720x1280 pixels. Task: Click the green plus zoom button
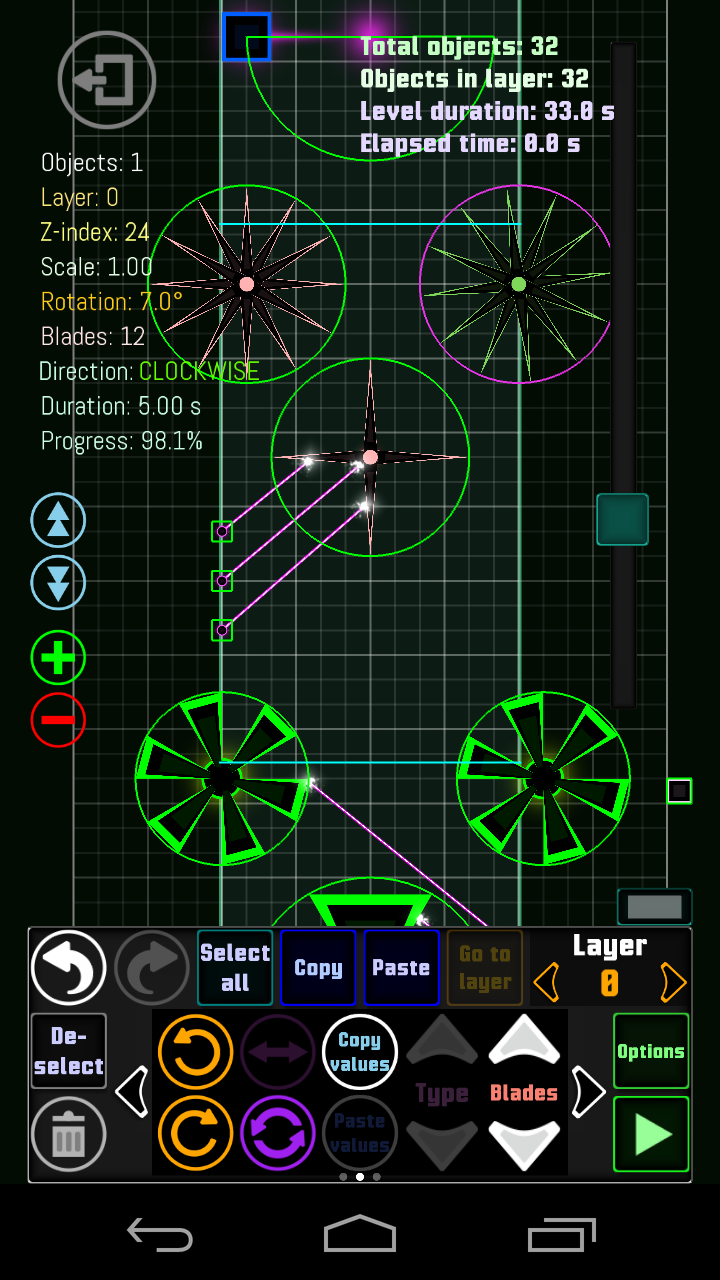58,658
